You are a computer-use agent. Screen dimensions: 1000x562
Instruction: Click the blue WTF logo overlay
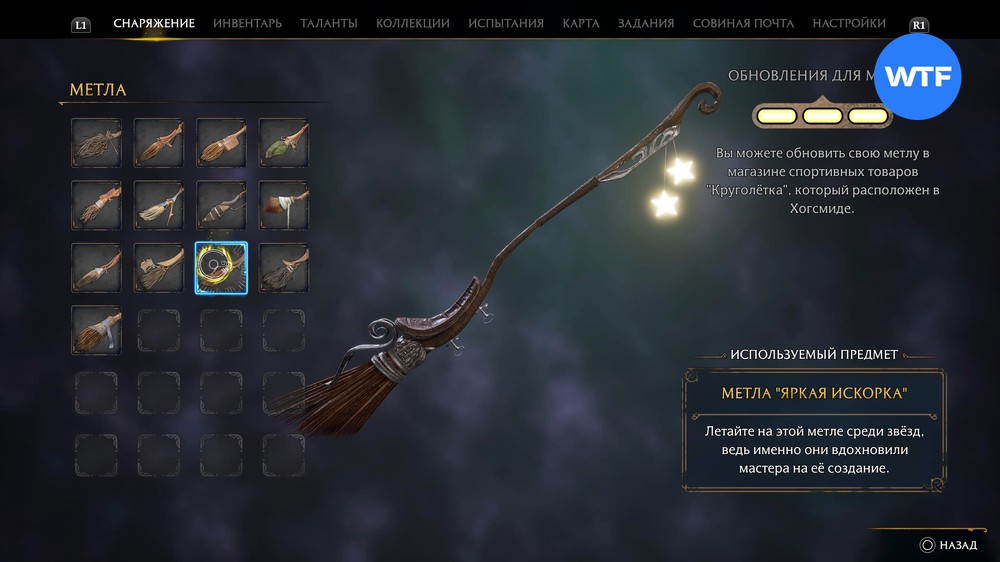(x=917, y=76)
